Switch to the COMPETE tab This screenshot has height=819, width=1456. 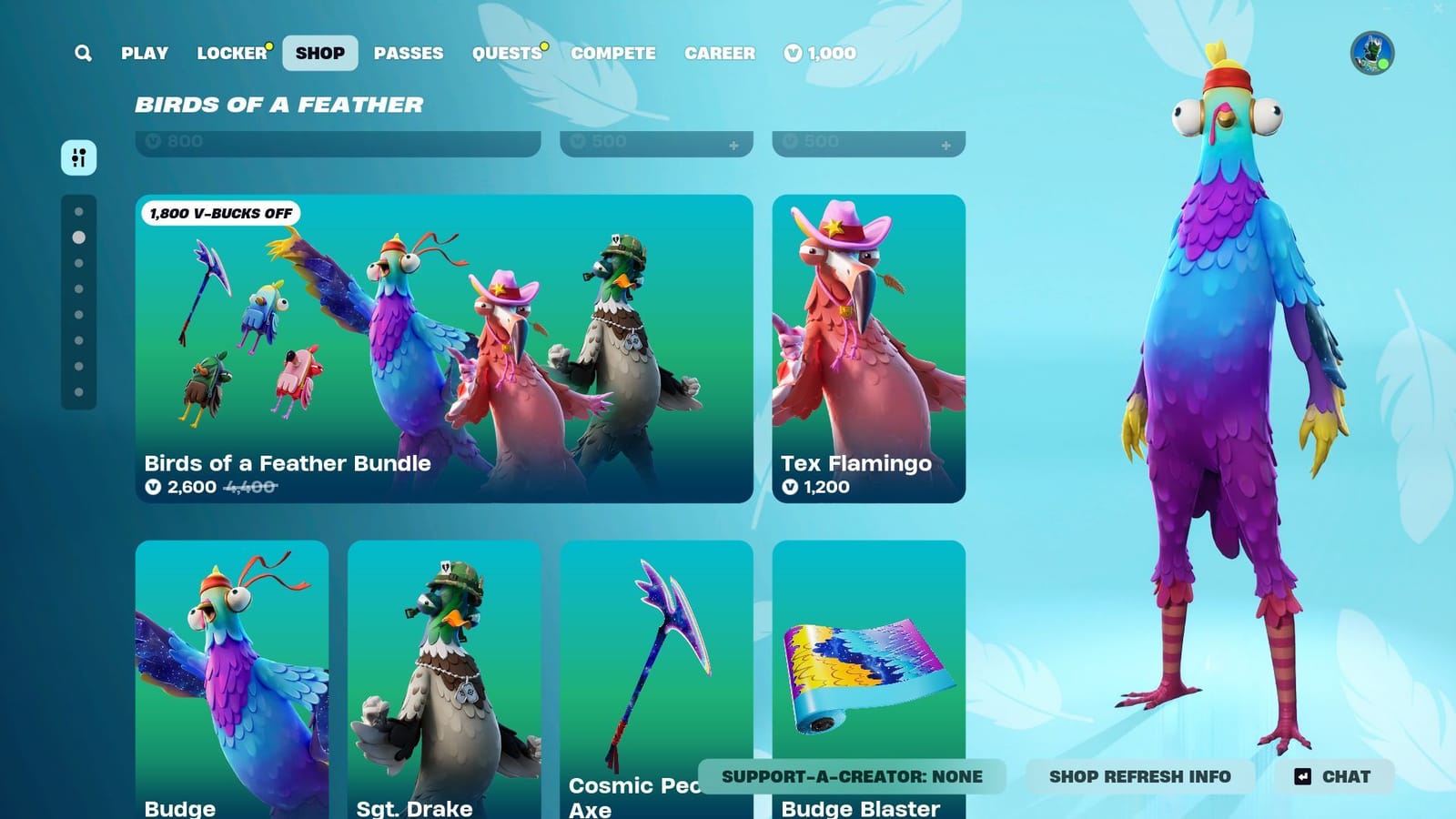click(613, 53)
